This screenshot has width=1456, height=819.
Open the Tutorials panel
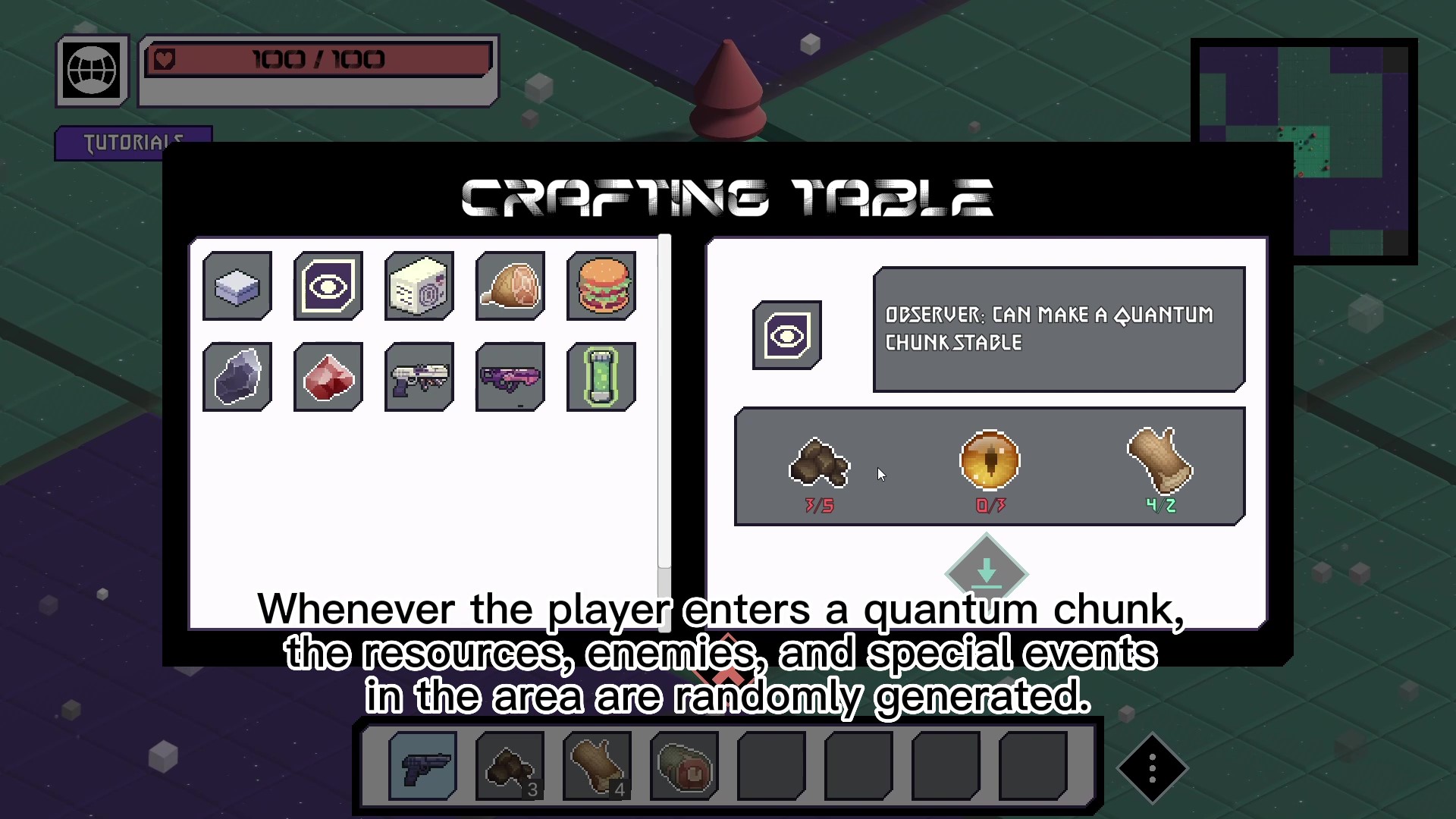click(133, 141)
